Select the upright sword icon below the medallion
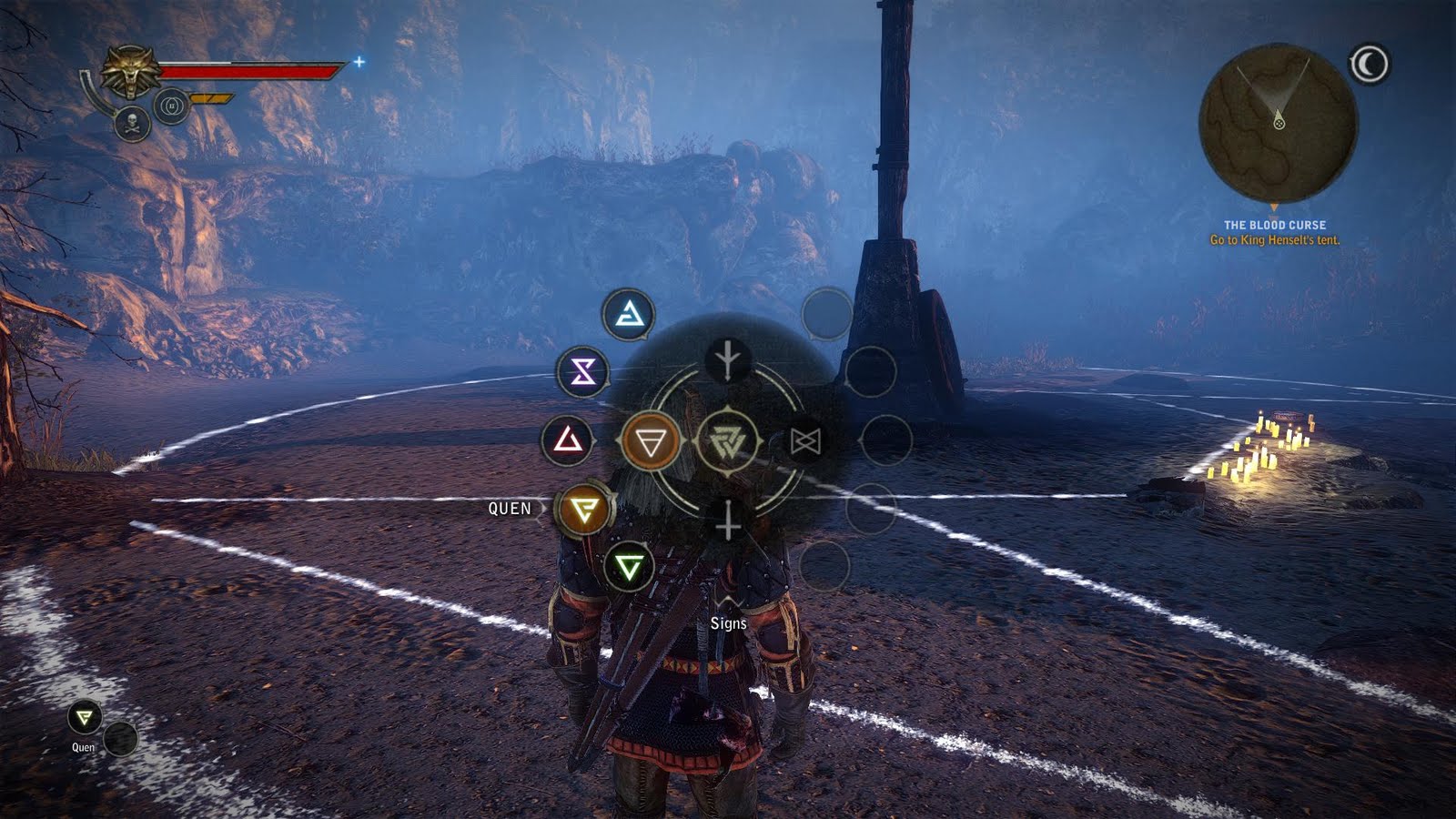Image resolution: width=1456 pixels, height=819 pixels. point(727,522)
